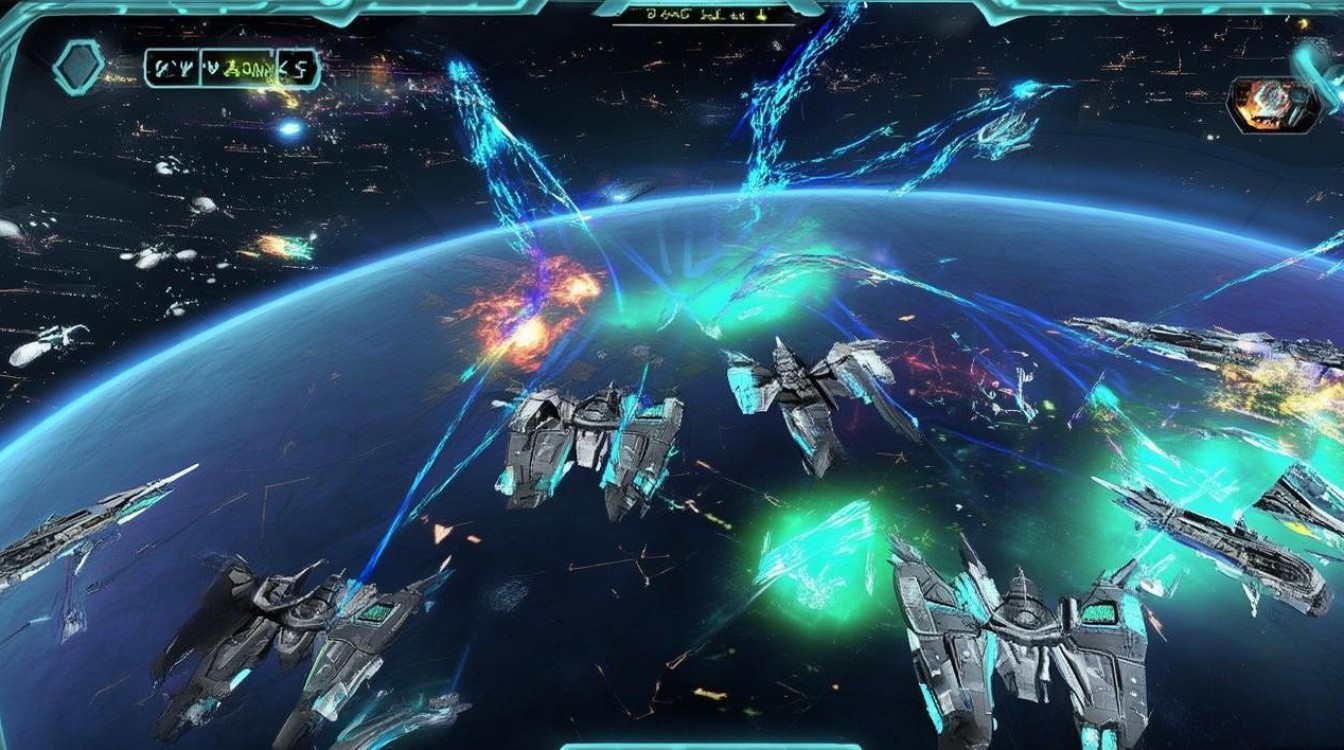This screenshot has width=1344, height=750.
Task: Click the teal hexagon emblem button
Action: coord(78,69)
